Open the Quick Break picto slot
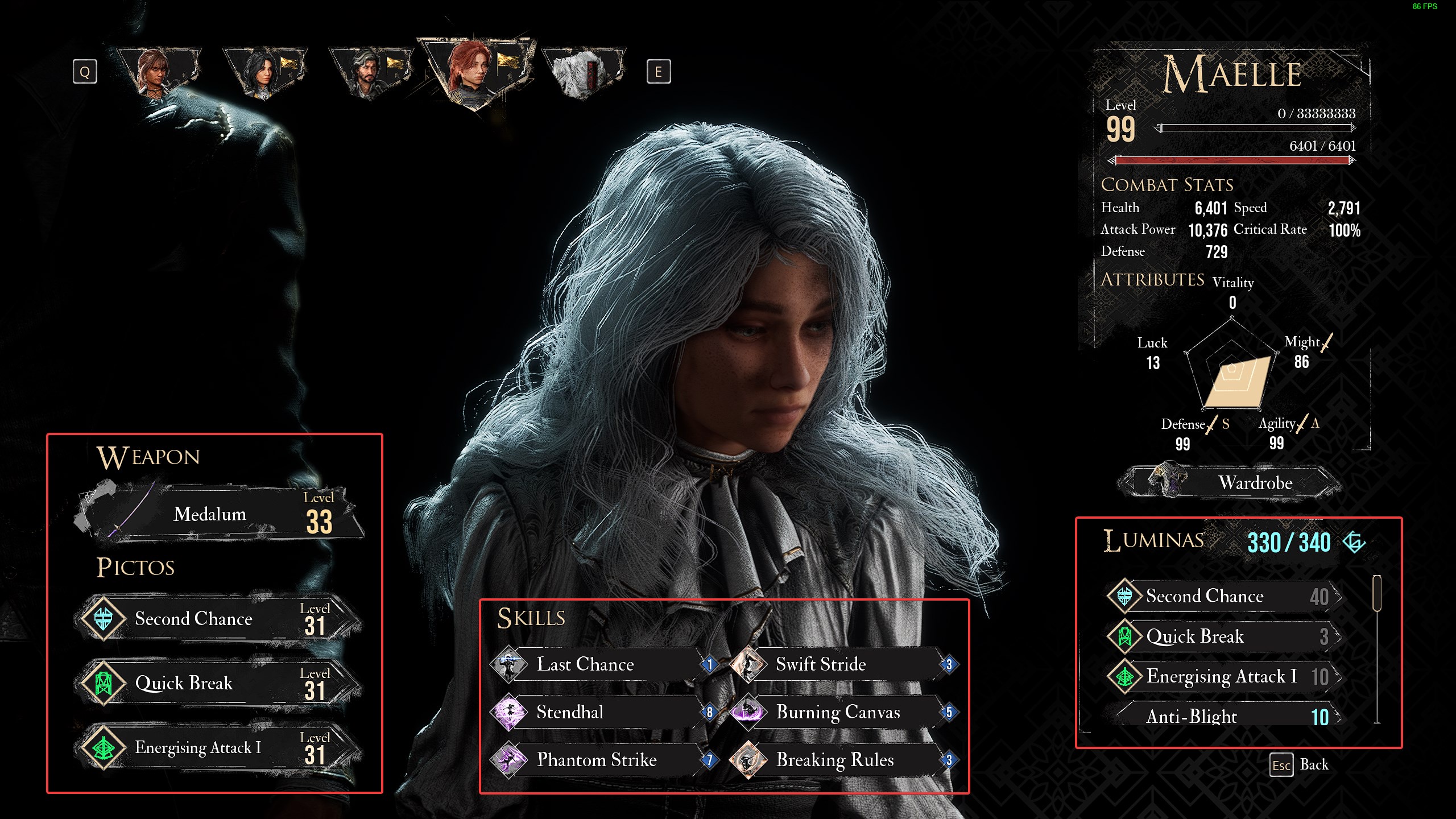The image size is (1456, 819). (218, 683)
